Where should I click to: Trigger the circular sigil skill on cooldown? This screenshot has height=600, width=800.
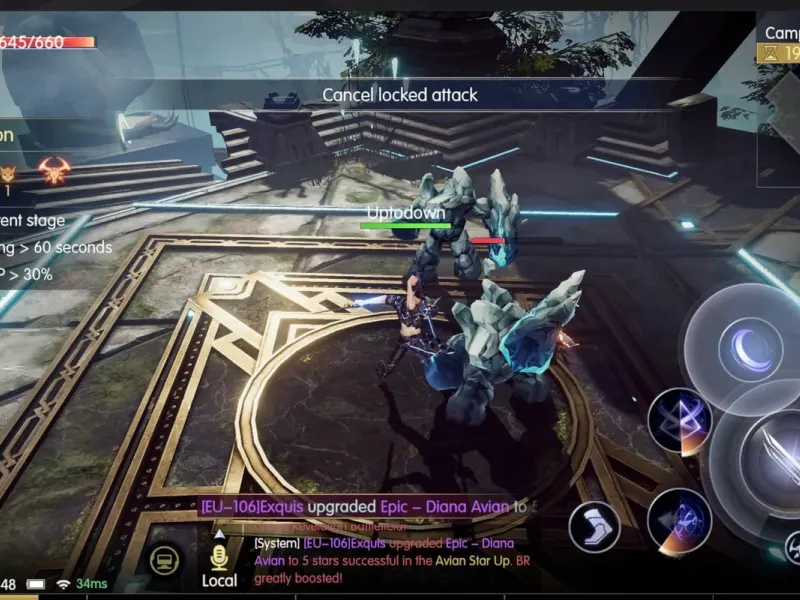679,520
